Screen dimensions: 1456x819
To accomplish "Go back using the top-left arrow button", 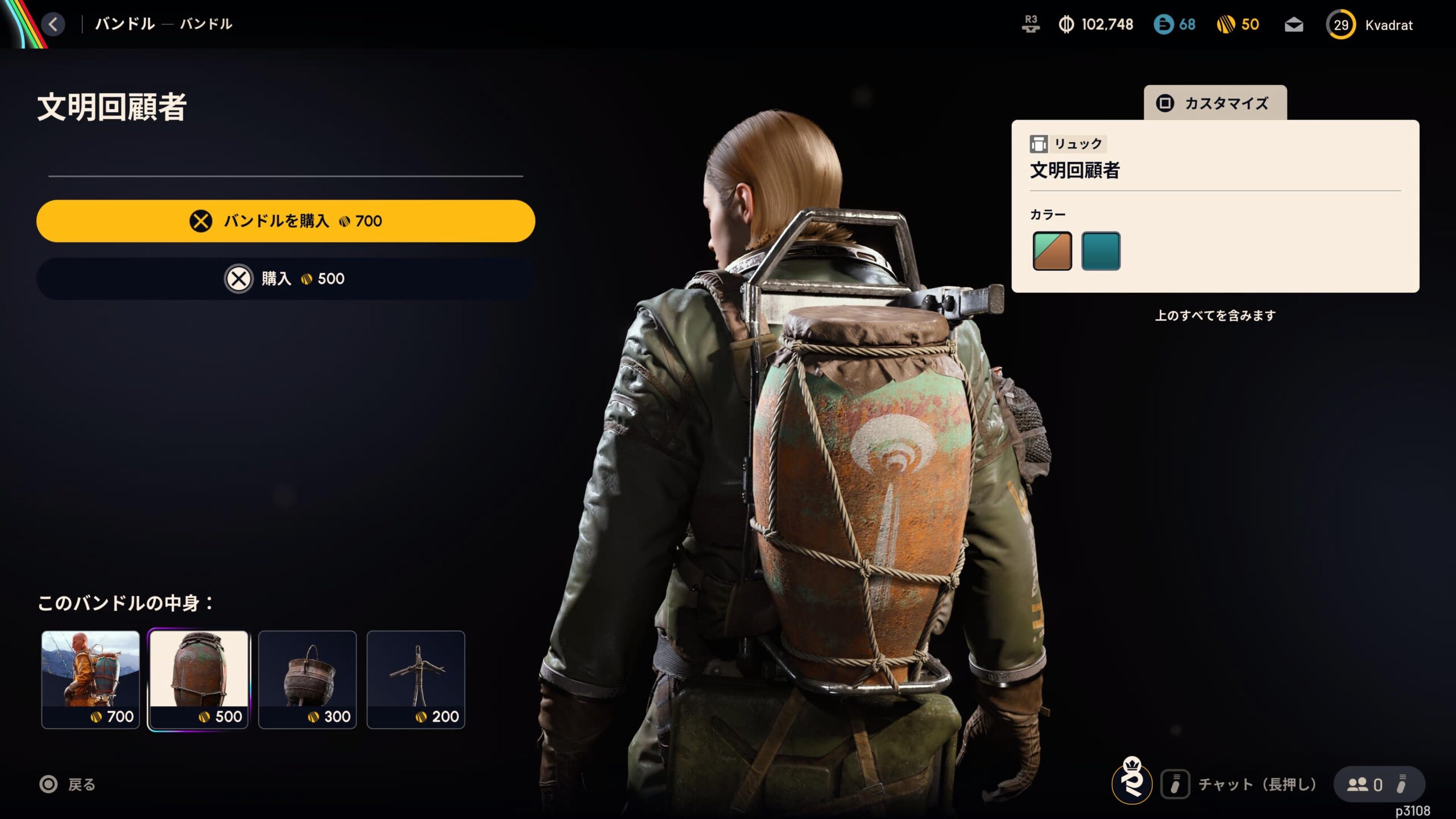I will (53, 24).
